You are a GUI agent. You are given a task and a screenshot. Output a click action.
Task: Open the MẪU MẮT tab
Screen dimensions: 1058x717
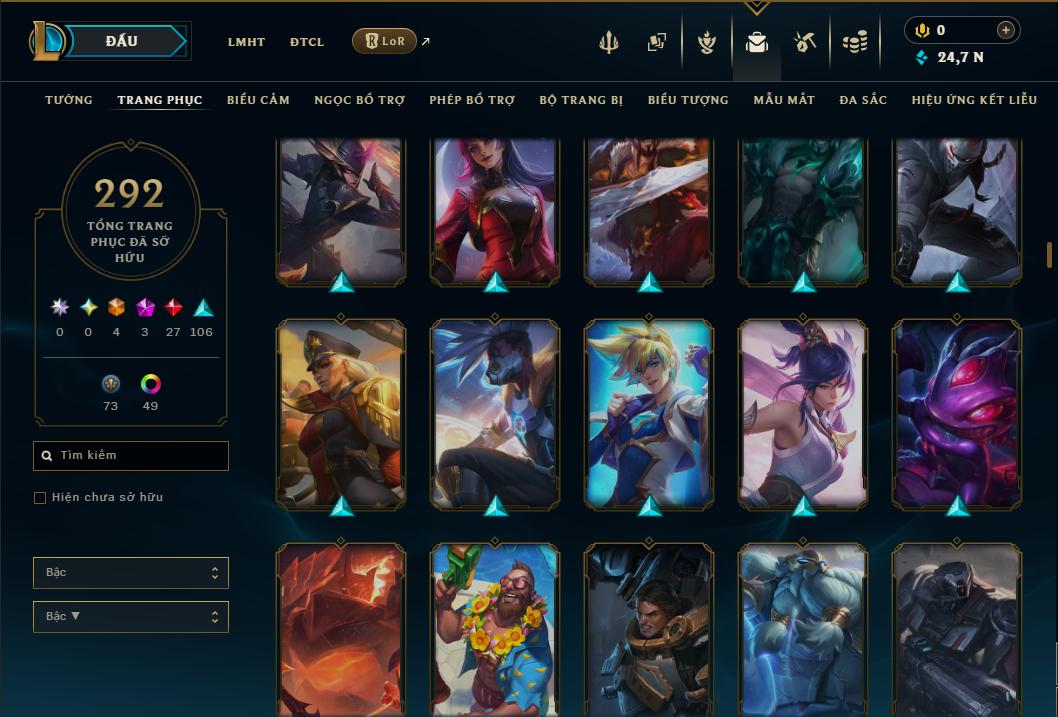click(784, 100)
